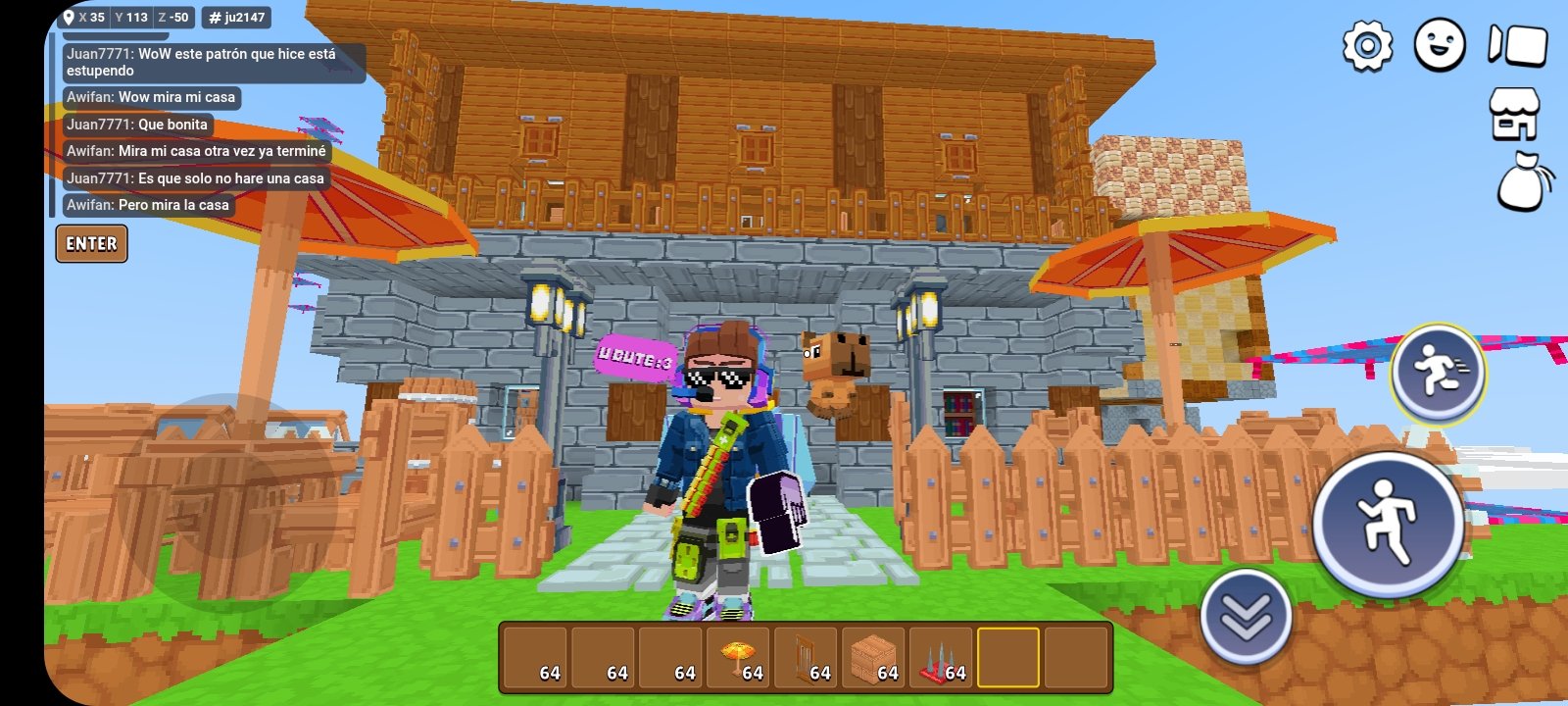Open the inventory bag icon
The height and width of the screenshot is (706, 1568).
pos(1524,182)
